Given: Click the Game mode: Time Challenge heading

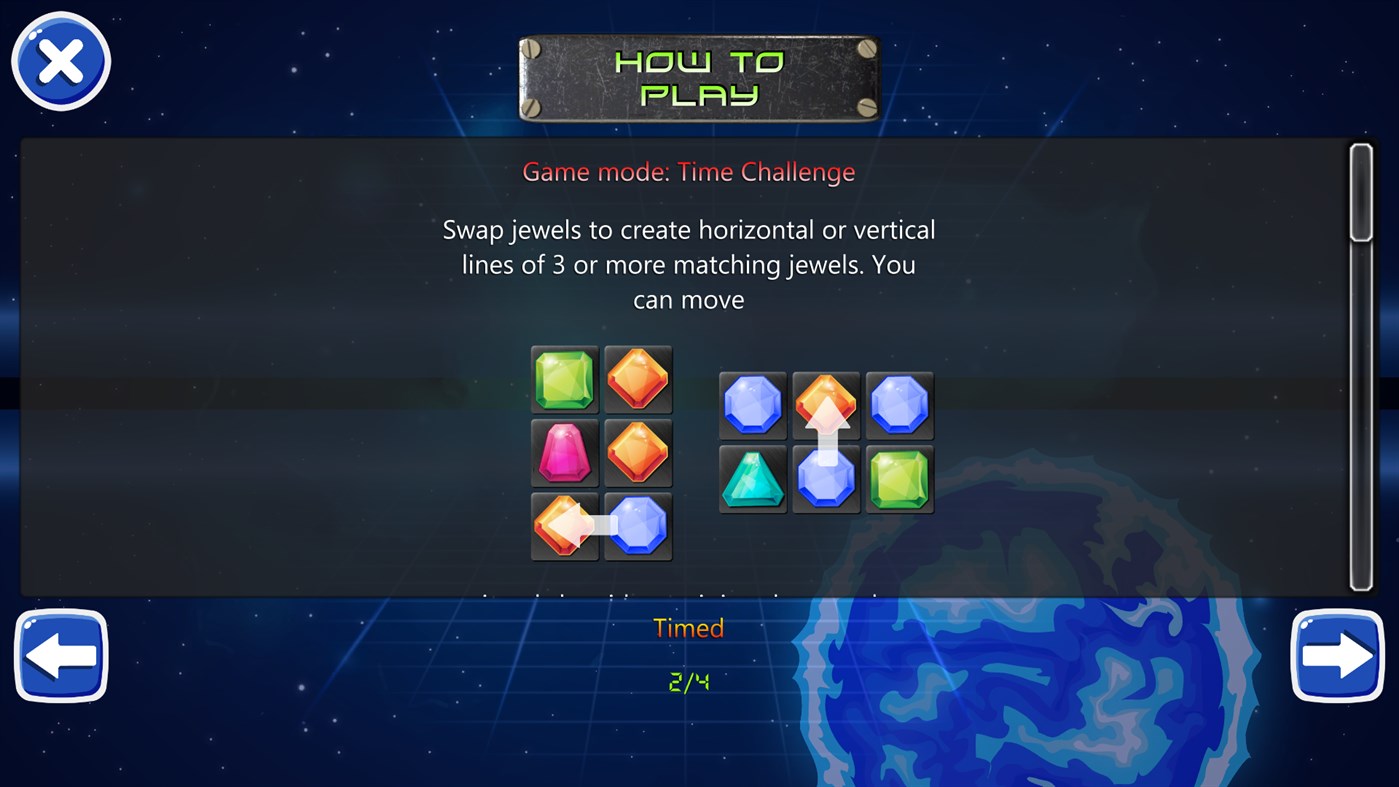Looking at the screenshot, I should (x=689, y=171).
